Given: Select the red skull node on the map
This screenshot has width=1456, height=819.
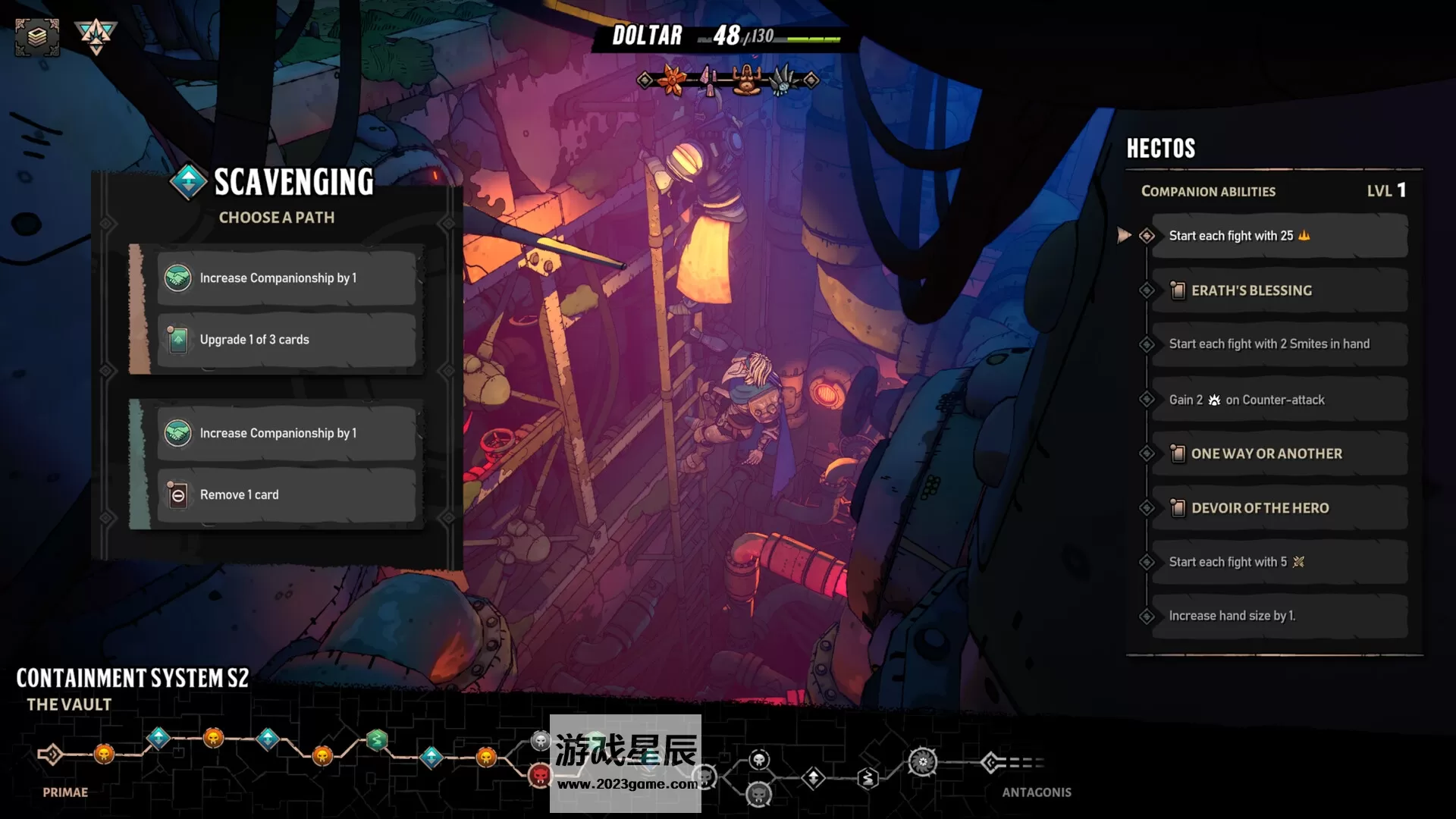Looking at the screenshot, I should (x=540, y=775).
